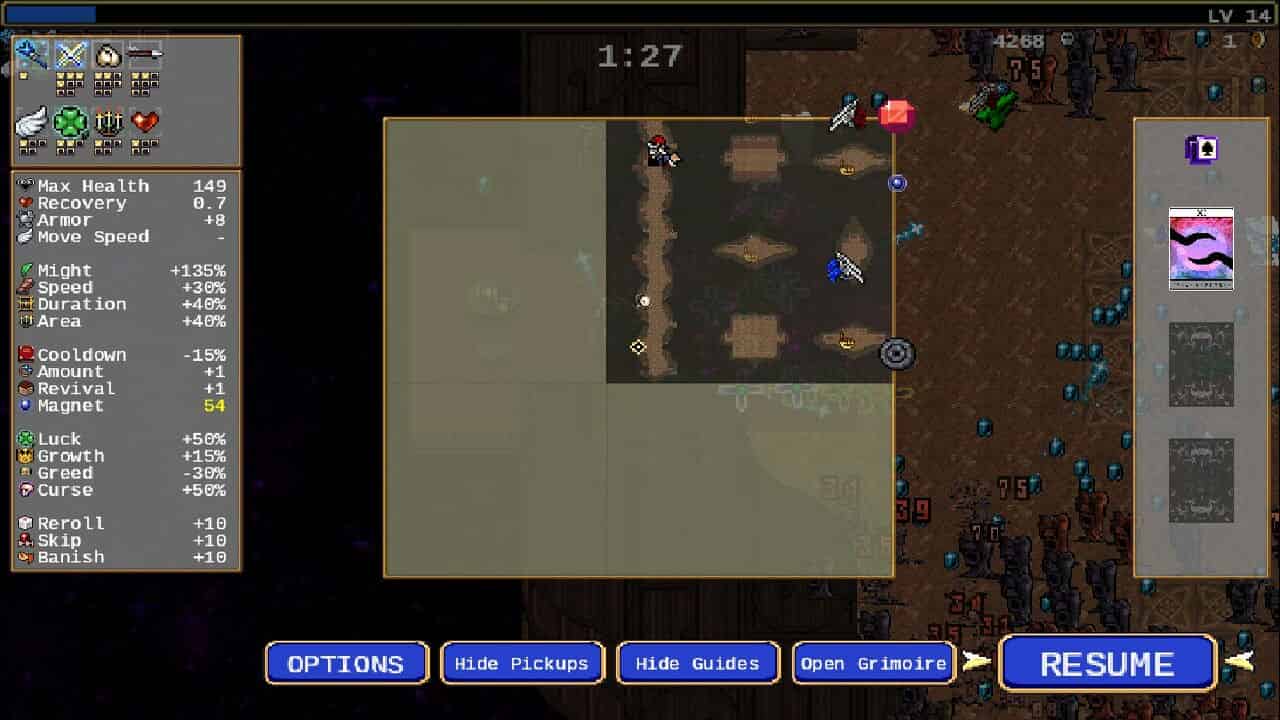Click the experience bar at top left
This screenshot has width=1280, height=720.
coord(50,13)
